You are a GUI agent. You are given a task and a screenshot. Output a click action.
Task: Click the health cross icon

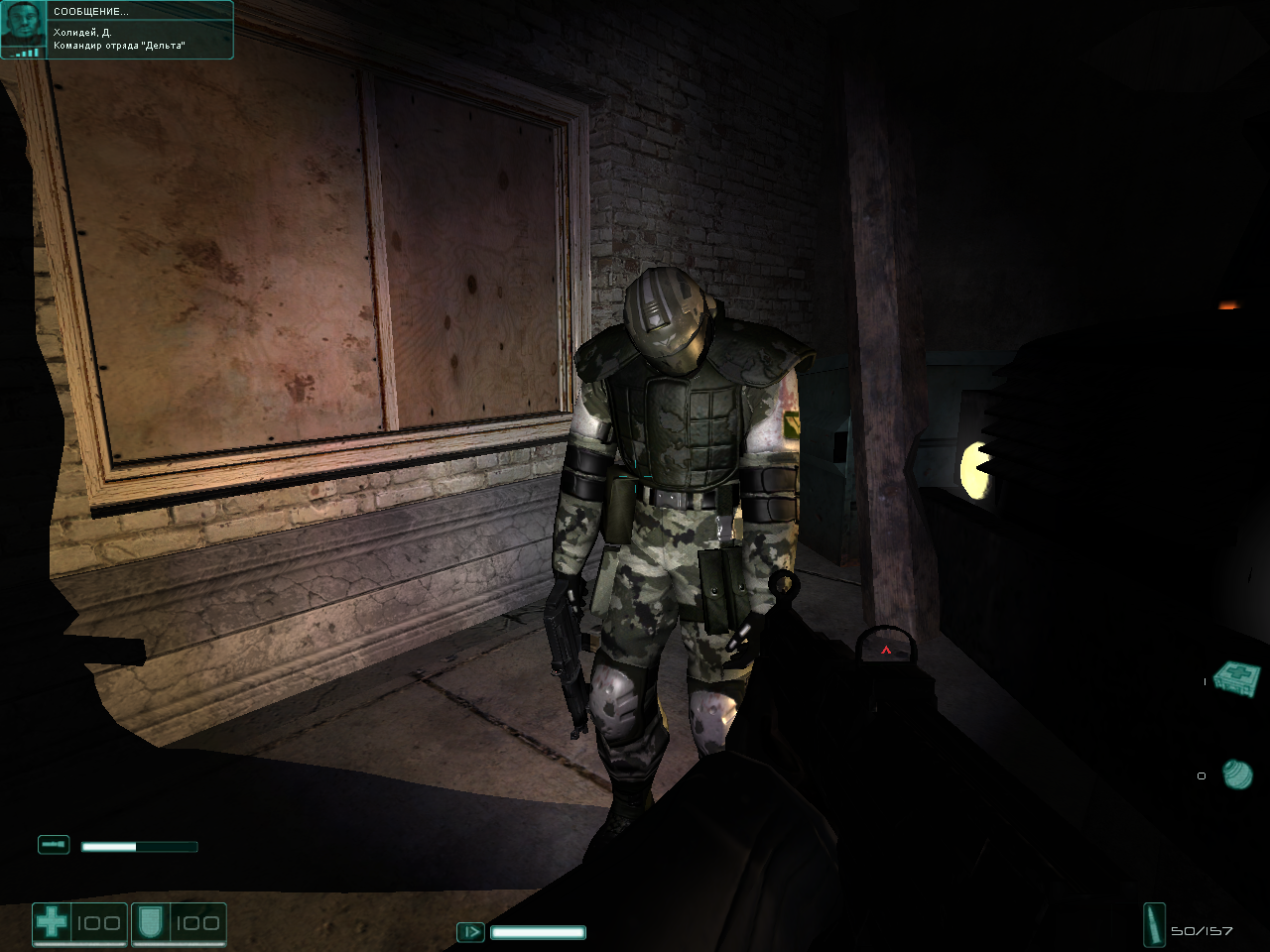pos(52,923)
